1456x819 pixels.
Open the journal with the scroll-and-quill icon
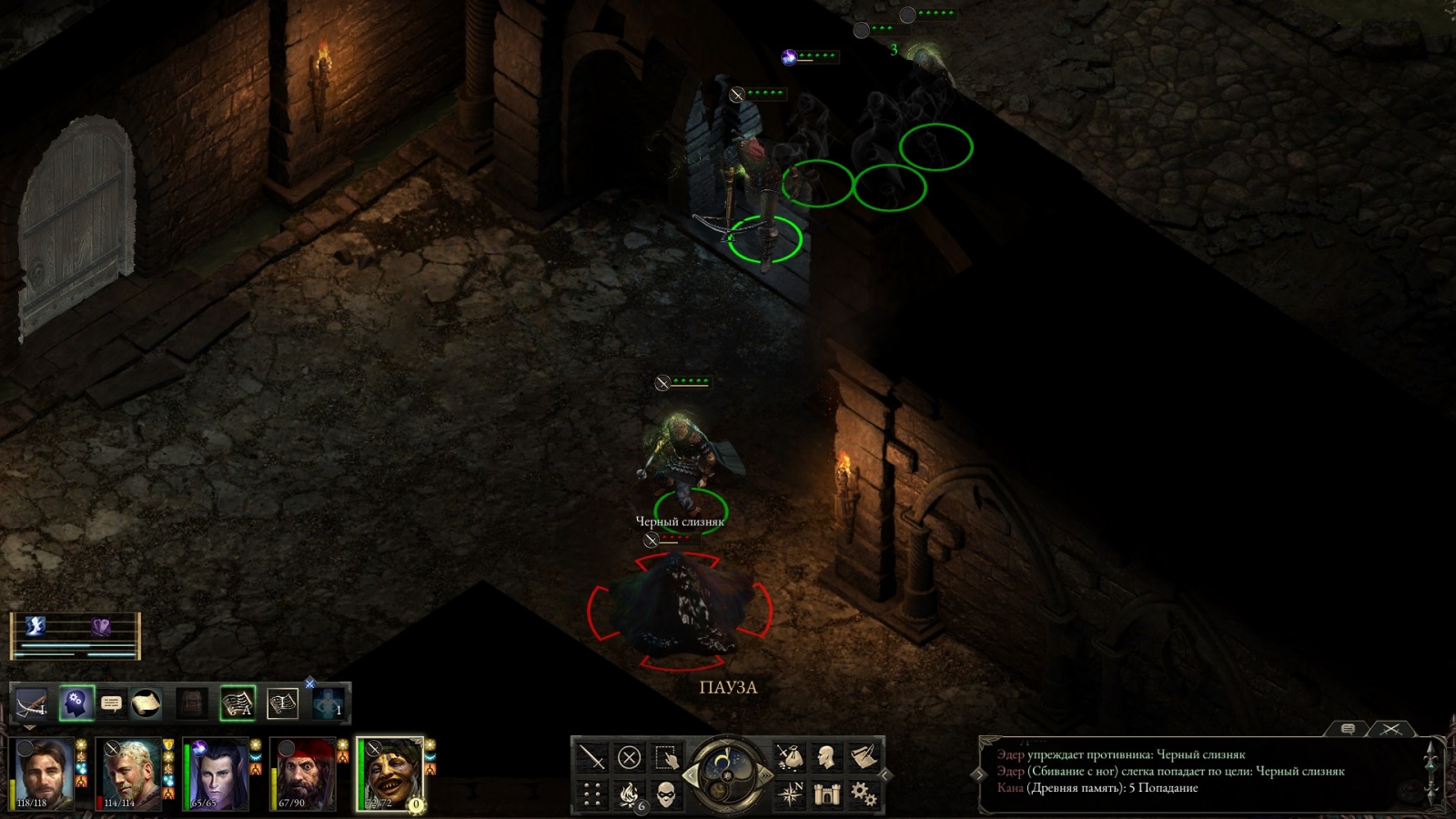863,757
